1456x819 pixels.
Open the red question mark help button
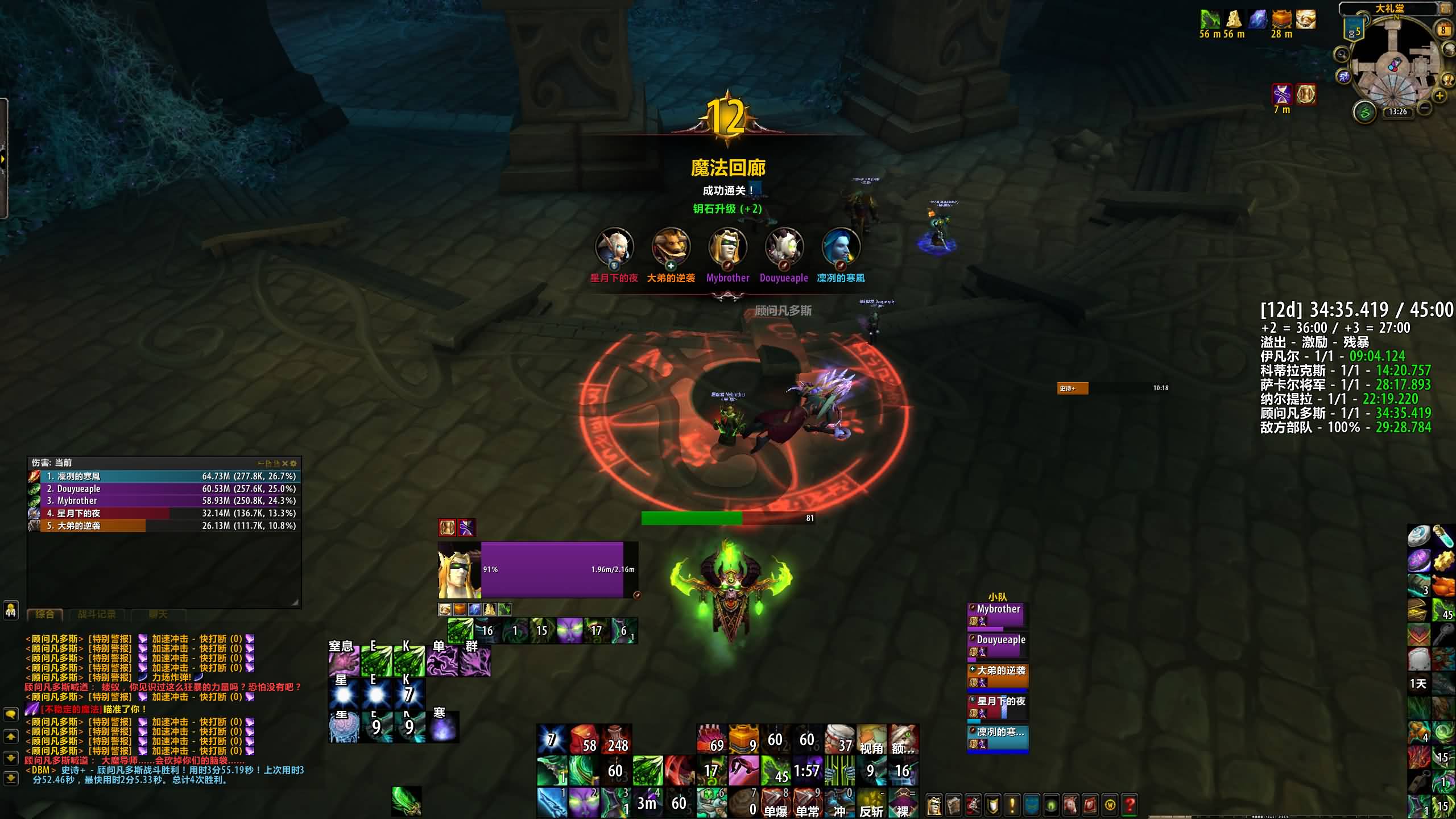point(1130,805)
